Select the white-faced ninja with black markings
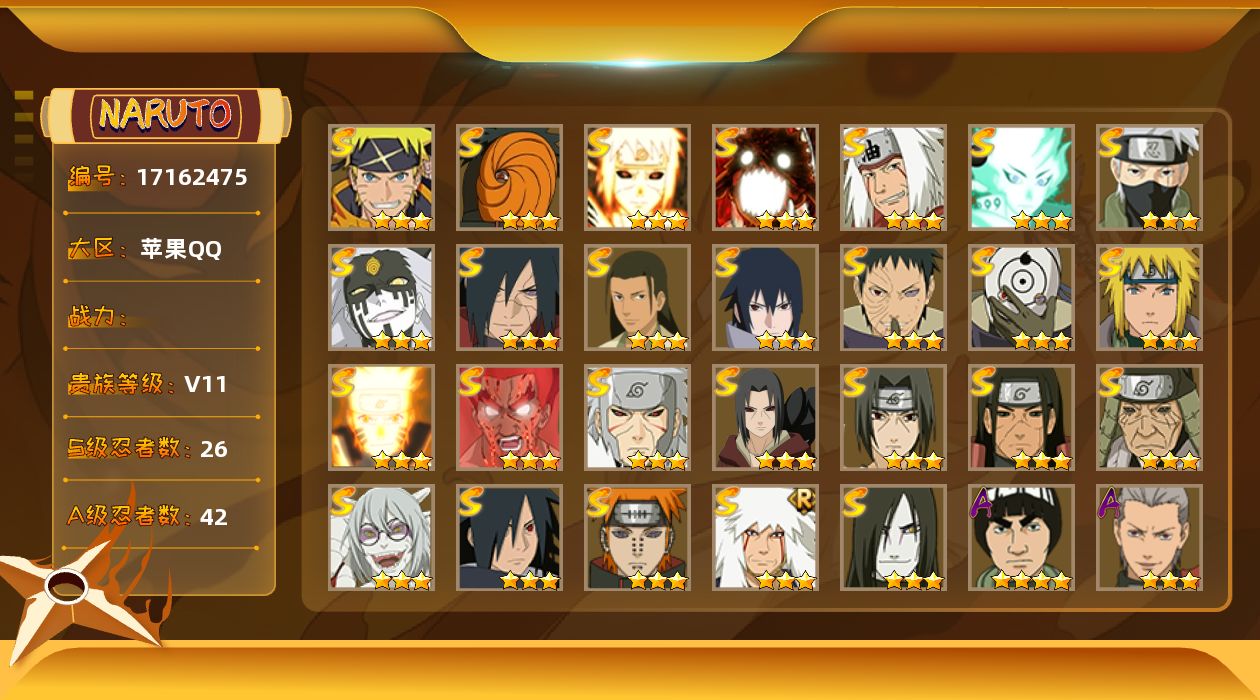The image size is (1260, 700). click(x=381, y=297)
